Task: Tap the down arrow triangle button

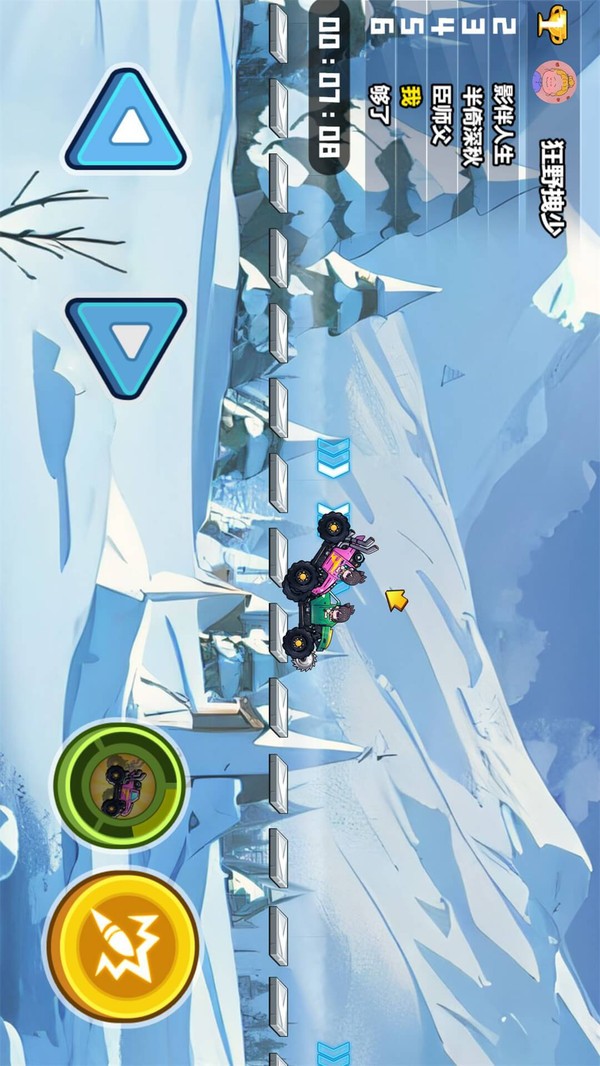Action: 127,344
